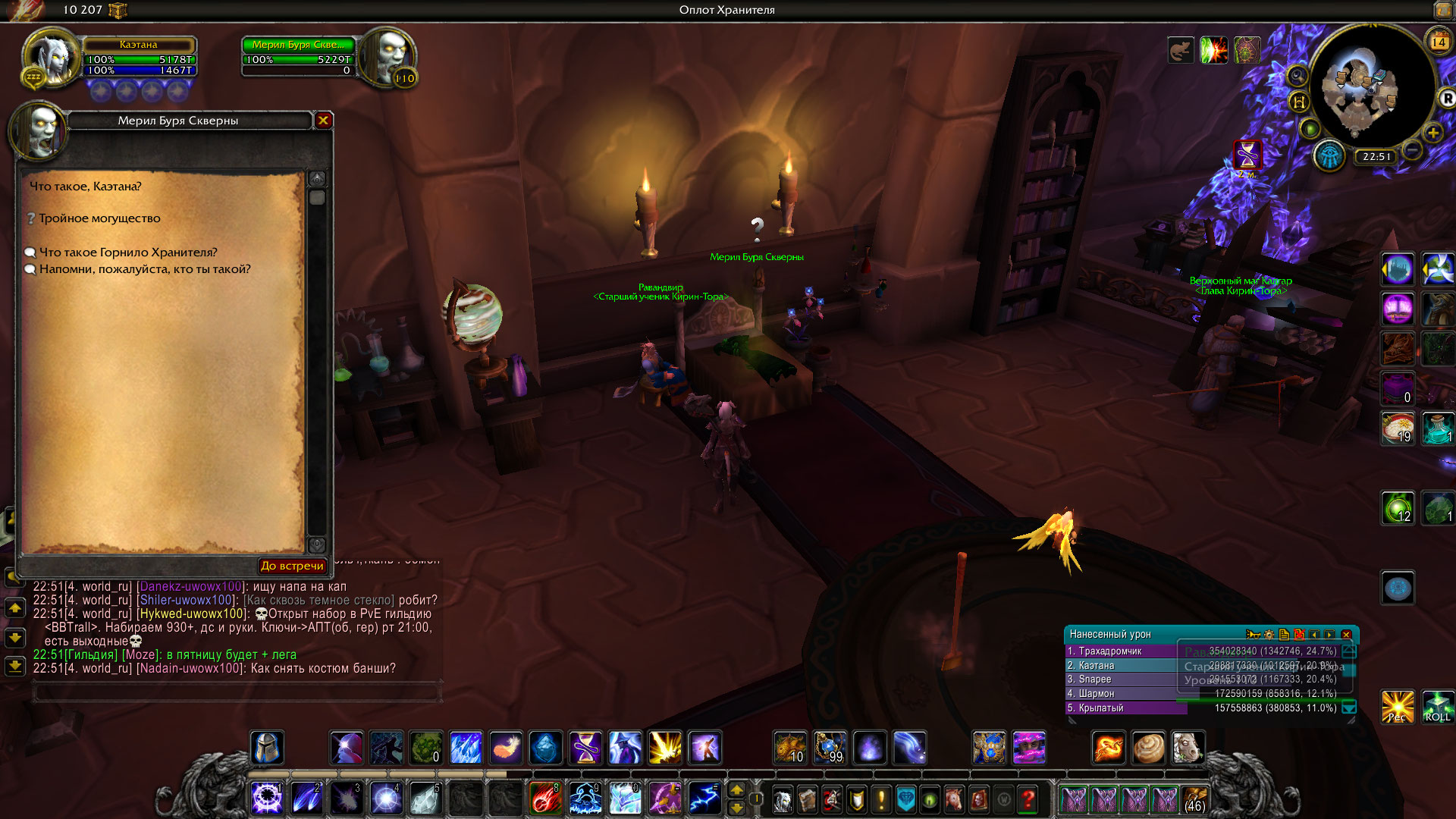Use the hourglass time ability icon
Screen dimensions: 1456x819
[585, 748]
